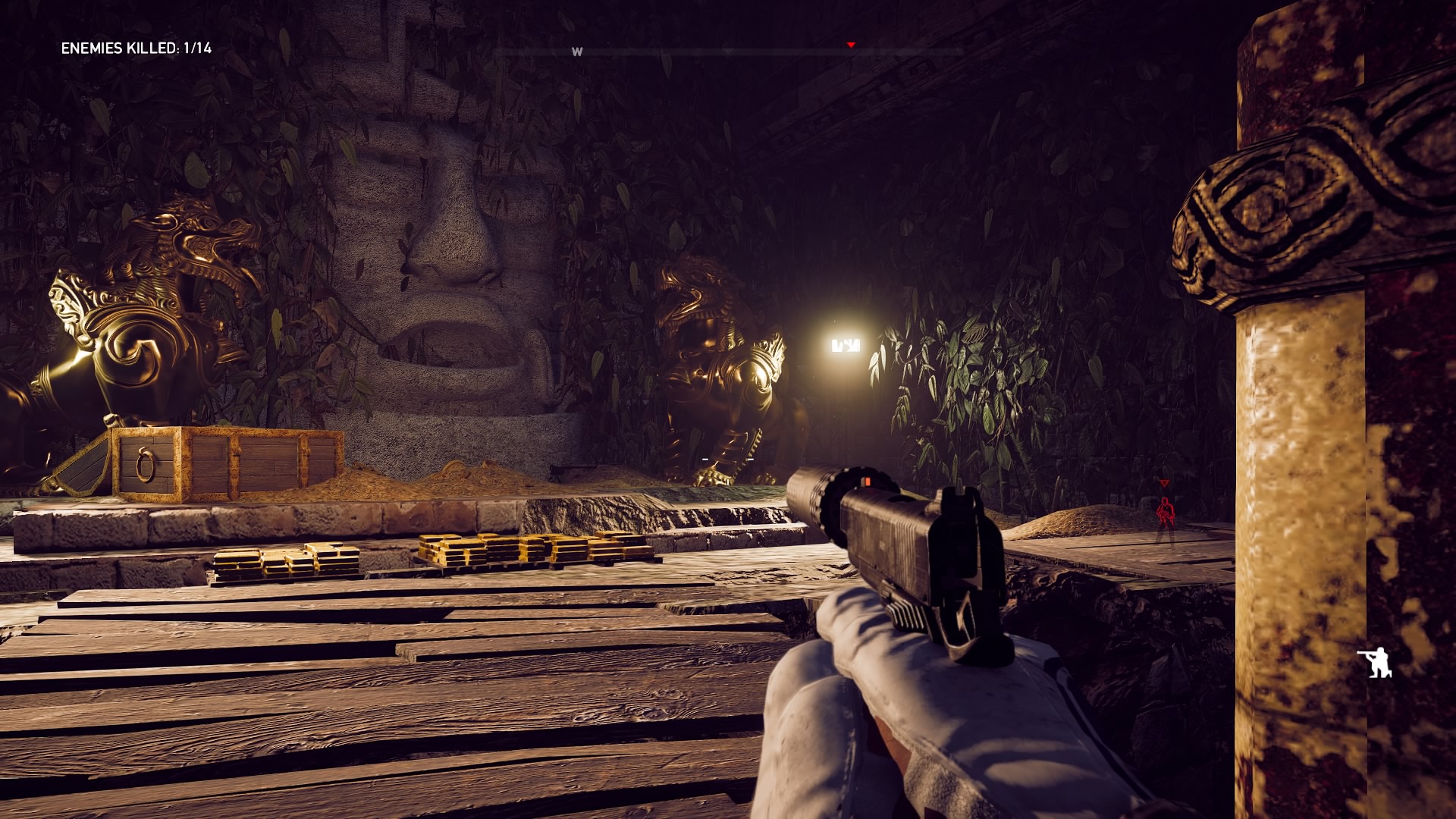This screenshot has width=1456, height=819.
Task: Click the crouching soldier stance icon
Action: (x=1375, y=662)
